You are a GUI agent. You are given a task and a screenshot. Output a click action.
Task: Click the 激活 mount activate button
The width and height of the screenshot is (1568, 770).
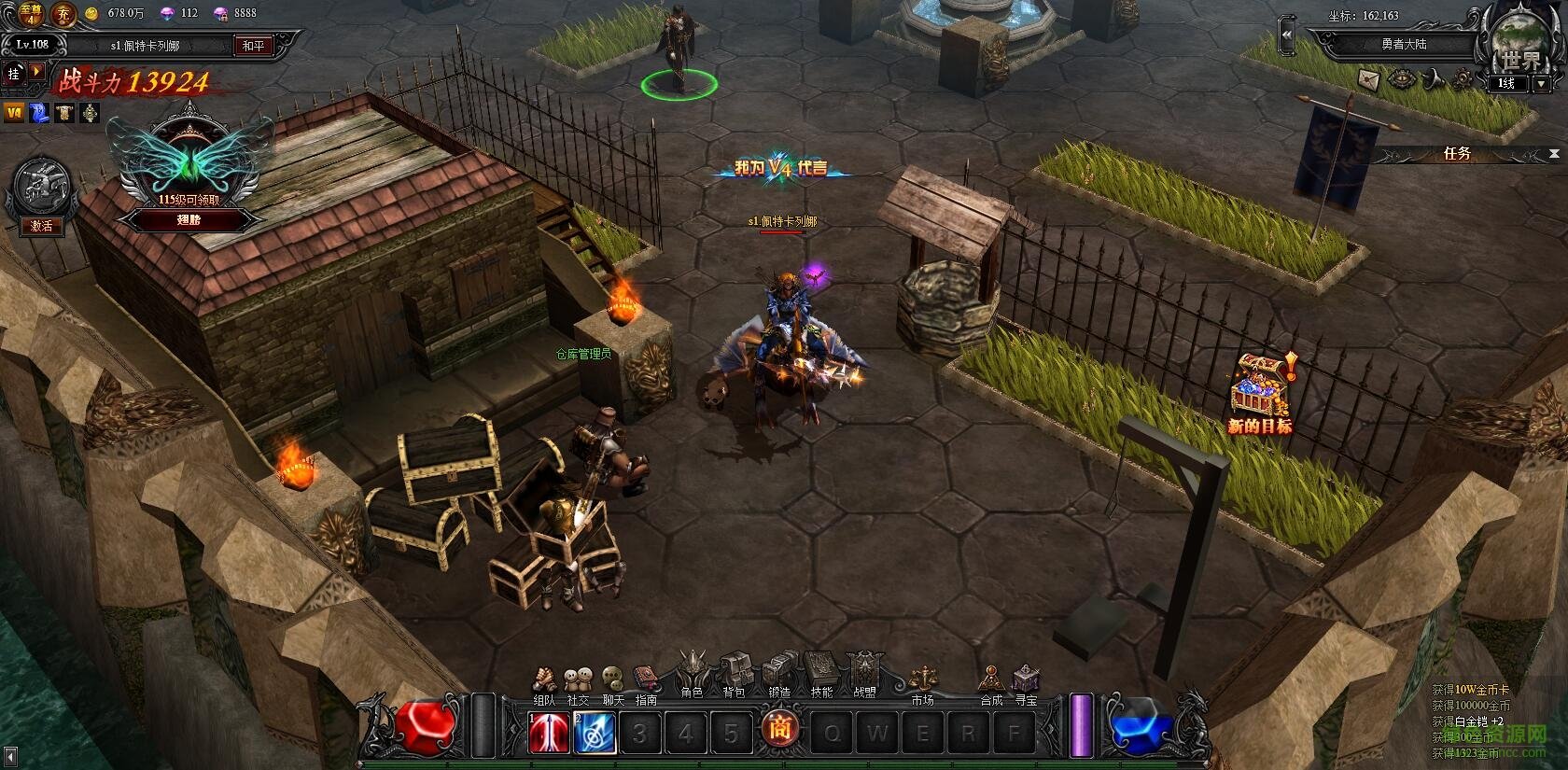tap(42, 226)
